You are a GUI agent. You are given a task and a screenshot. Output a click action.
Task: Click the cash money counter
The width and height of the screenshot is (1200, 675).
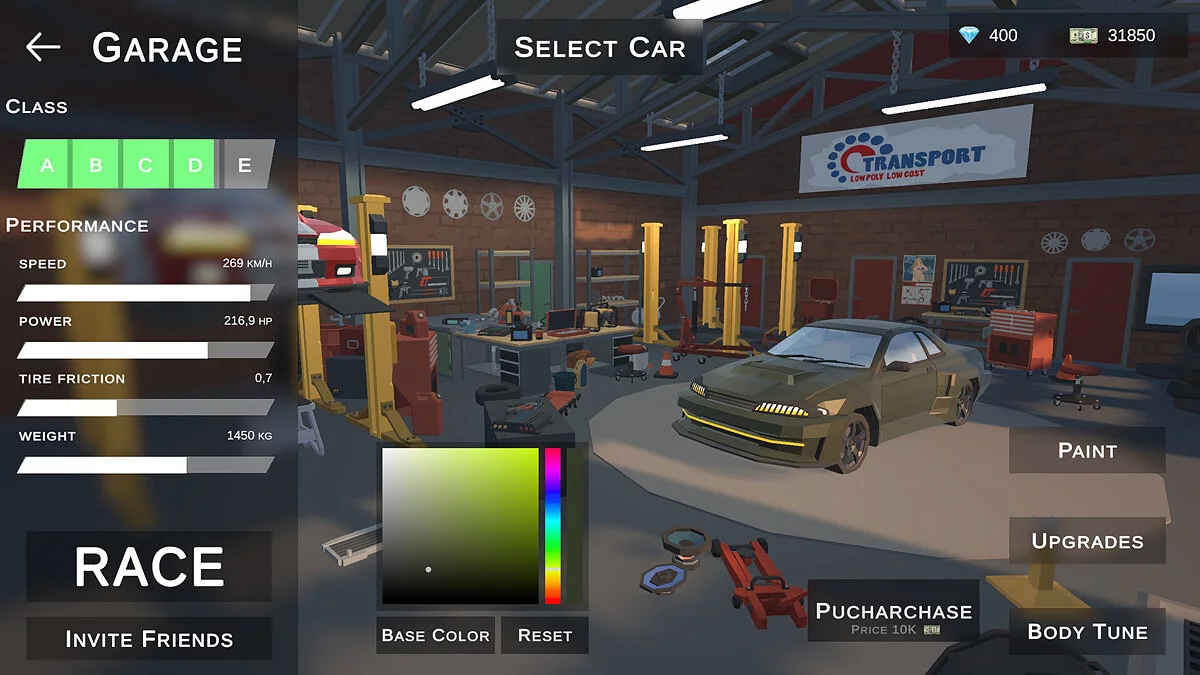(x=1112, y=35)
